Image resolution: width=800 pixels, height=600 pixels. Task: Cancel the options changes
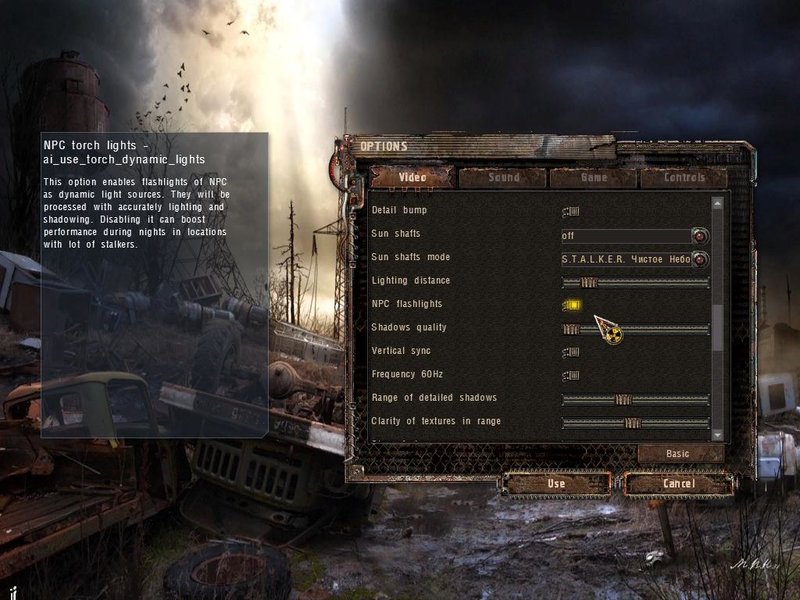click(678, 484)
